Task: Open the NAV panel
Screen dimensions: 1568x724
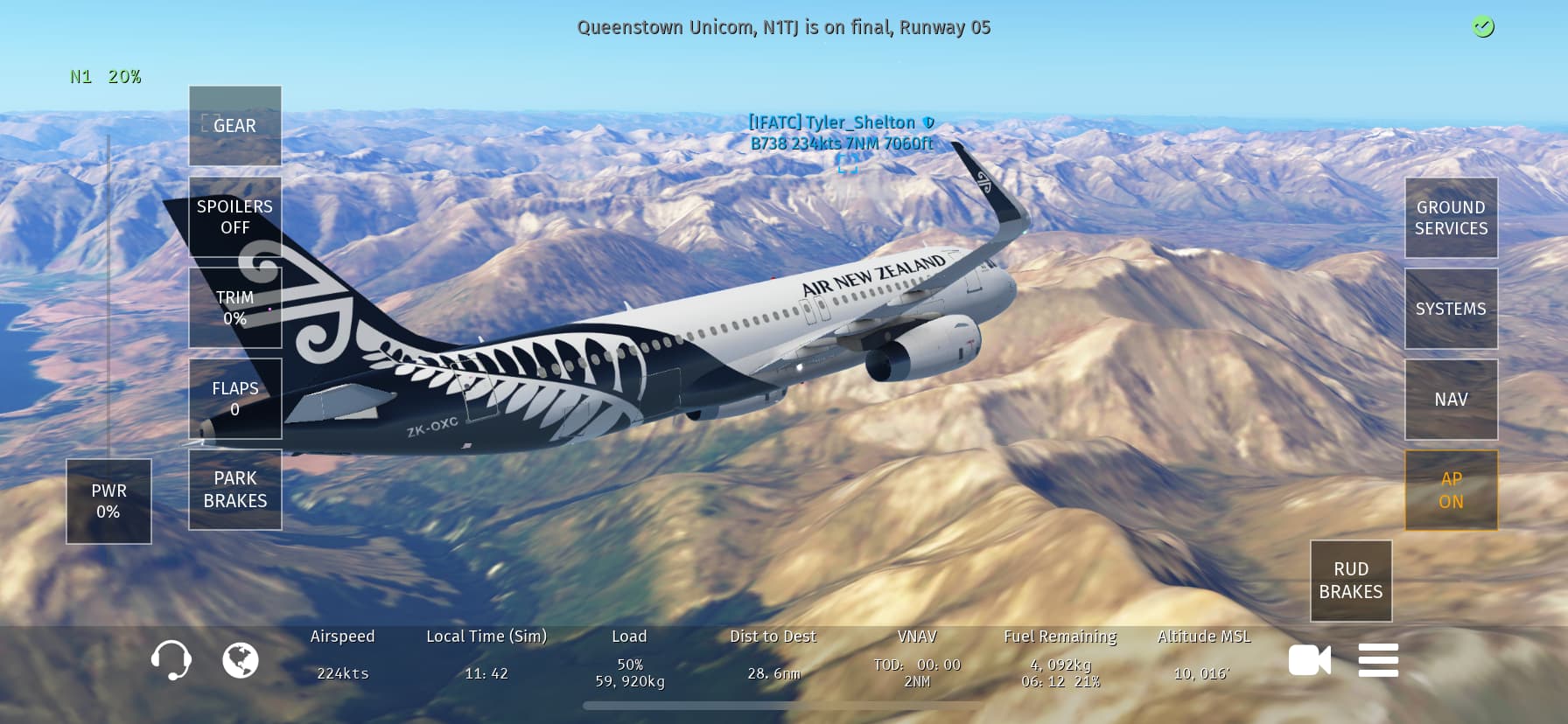Action: pos(1451,400)
